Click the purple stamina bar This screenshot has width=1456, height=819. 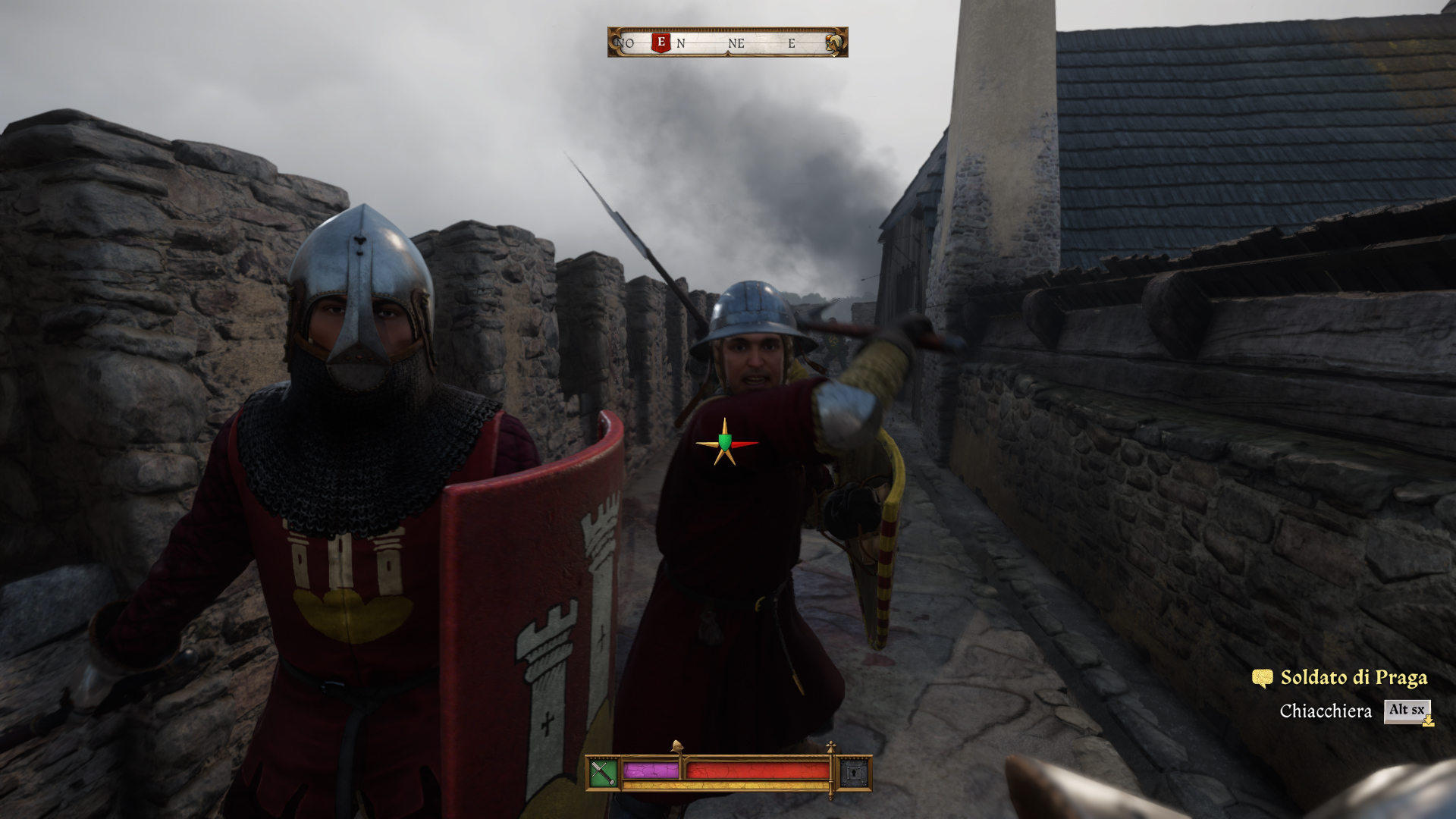click(651, 770)
